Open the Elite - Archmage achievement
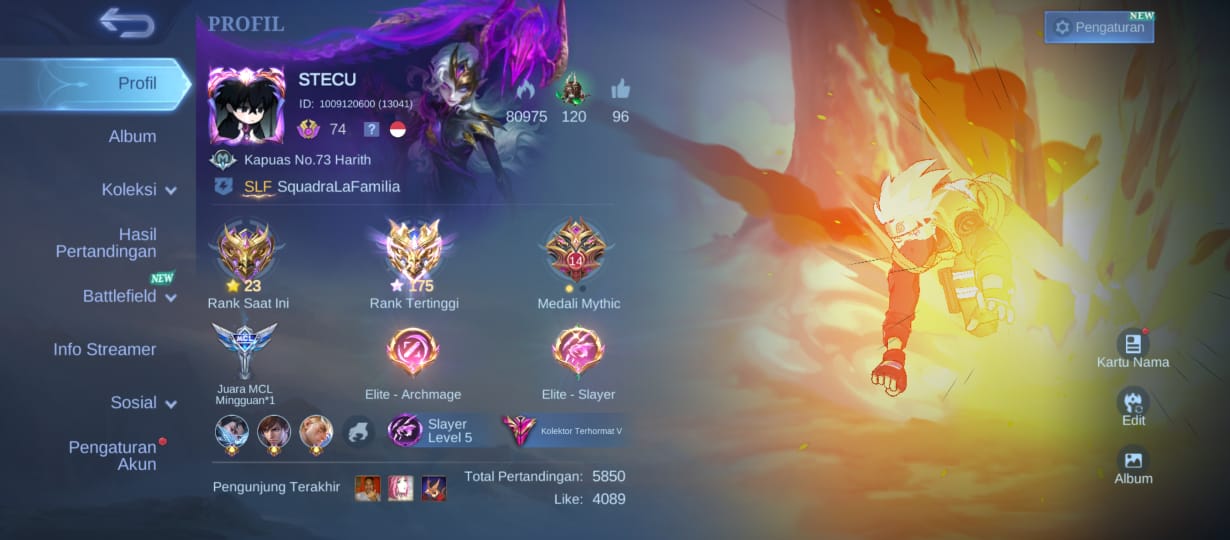This screenshot has height=540, width=1230. [x=413, y=352]
